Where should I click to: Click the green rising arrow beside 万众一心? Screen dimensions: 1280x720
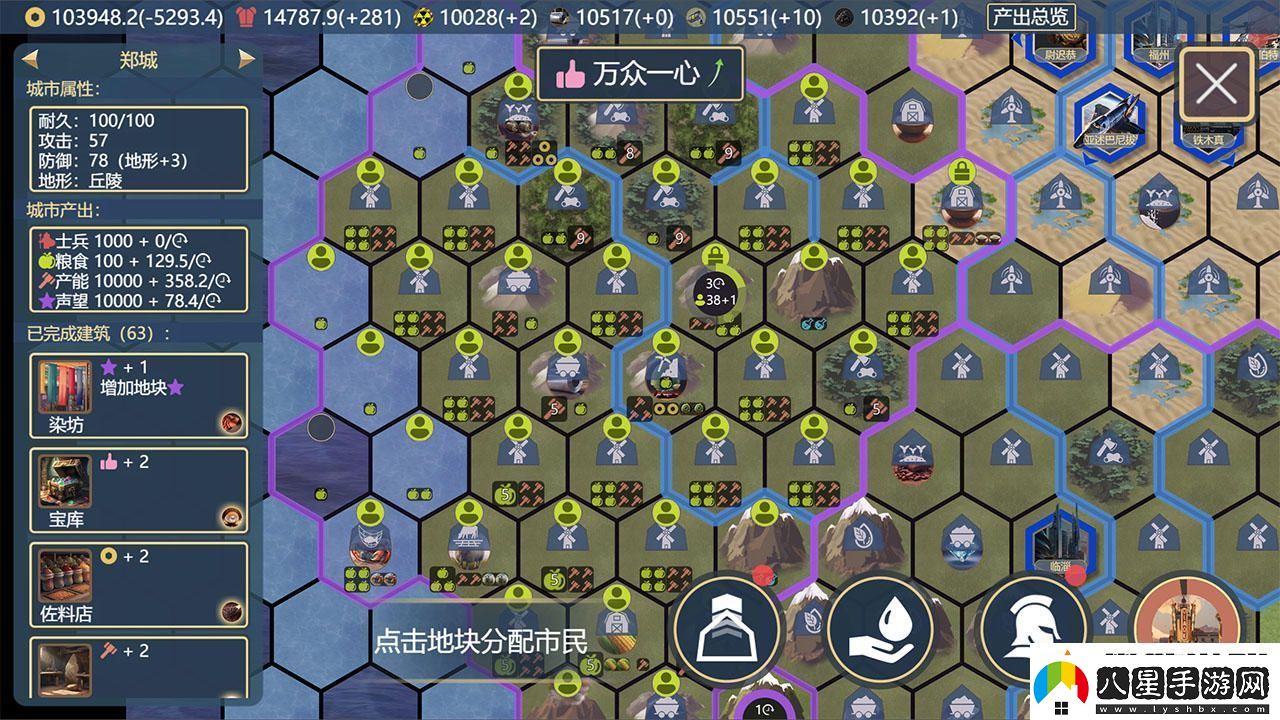718,72
